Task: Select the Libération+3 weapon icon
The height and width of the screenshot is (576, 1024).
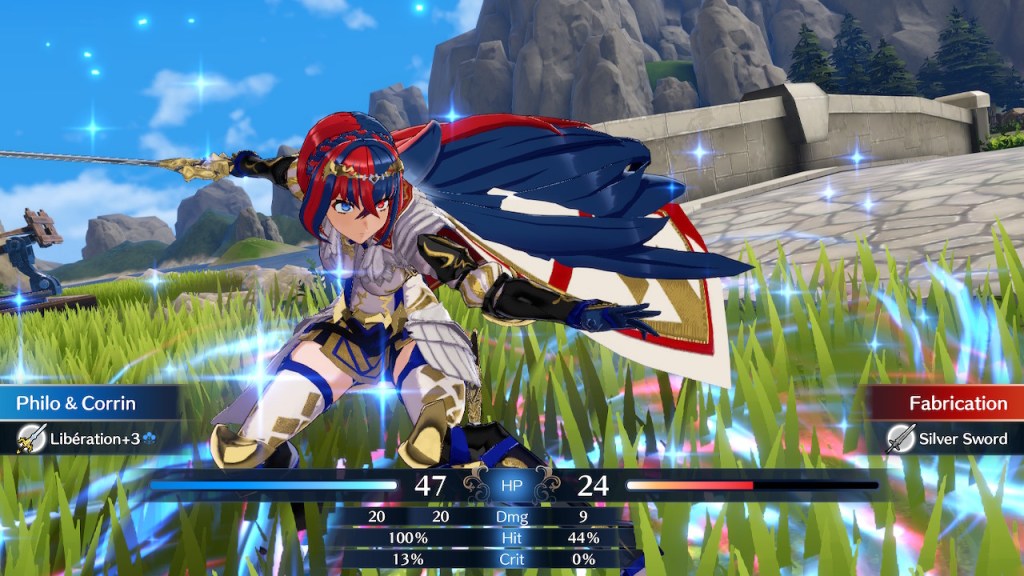Action: (32, 439)
